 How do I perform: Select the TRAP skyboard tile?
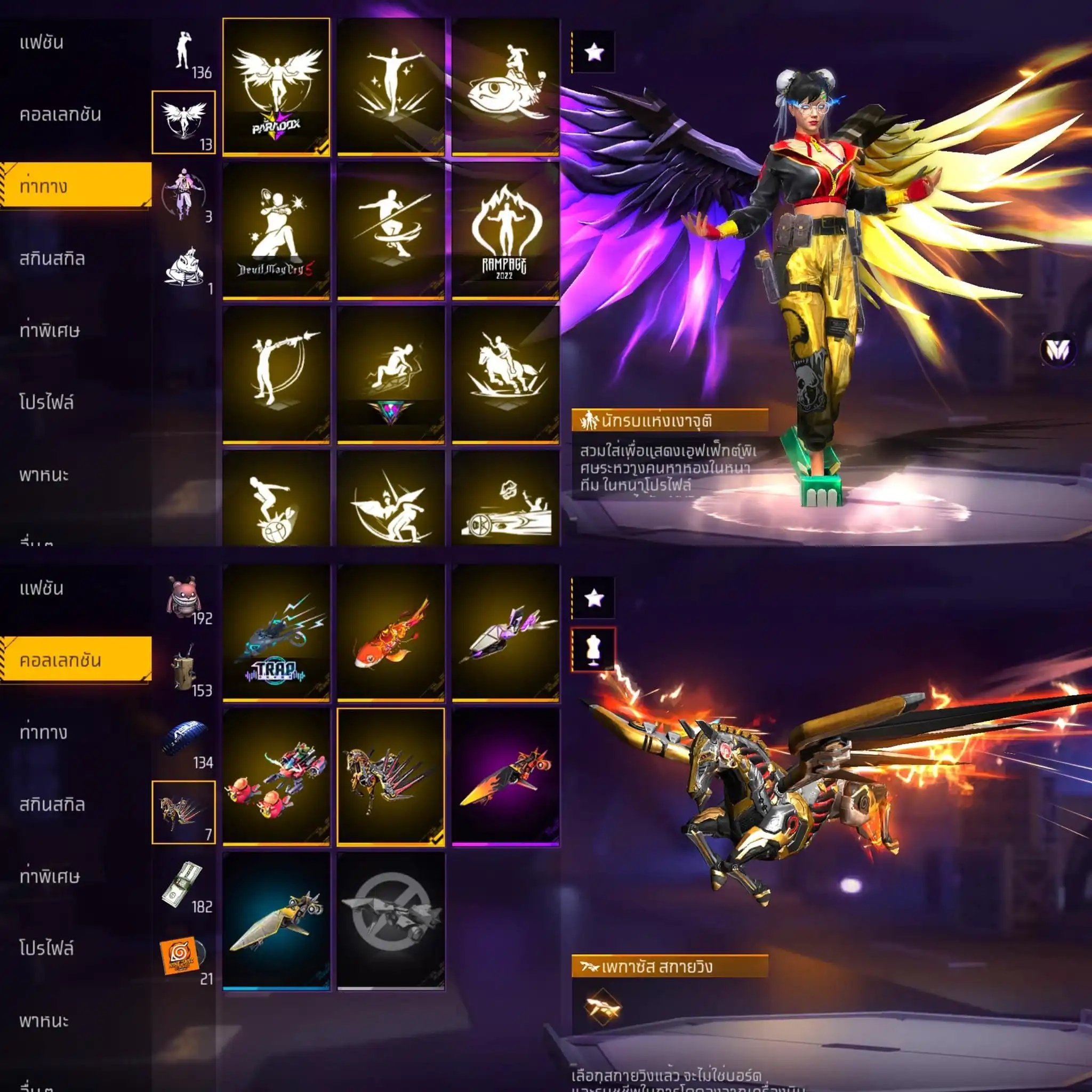click(276, 632)
